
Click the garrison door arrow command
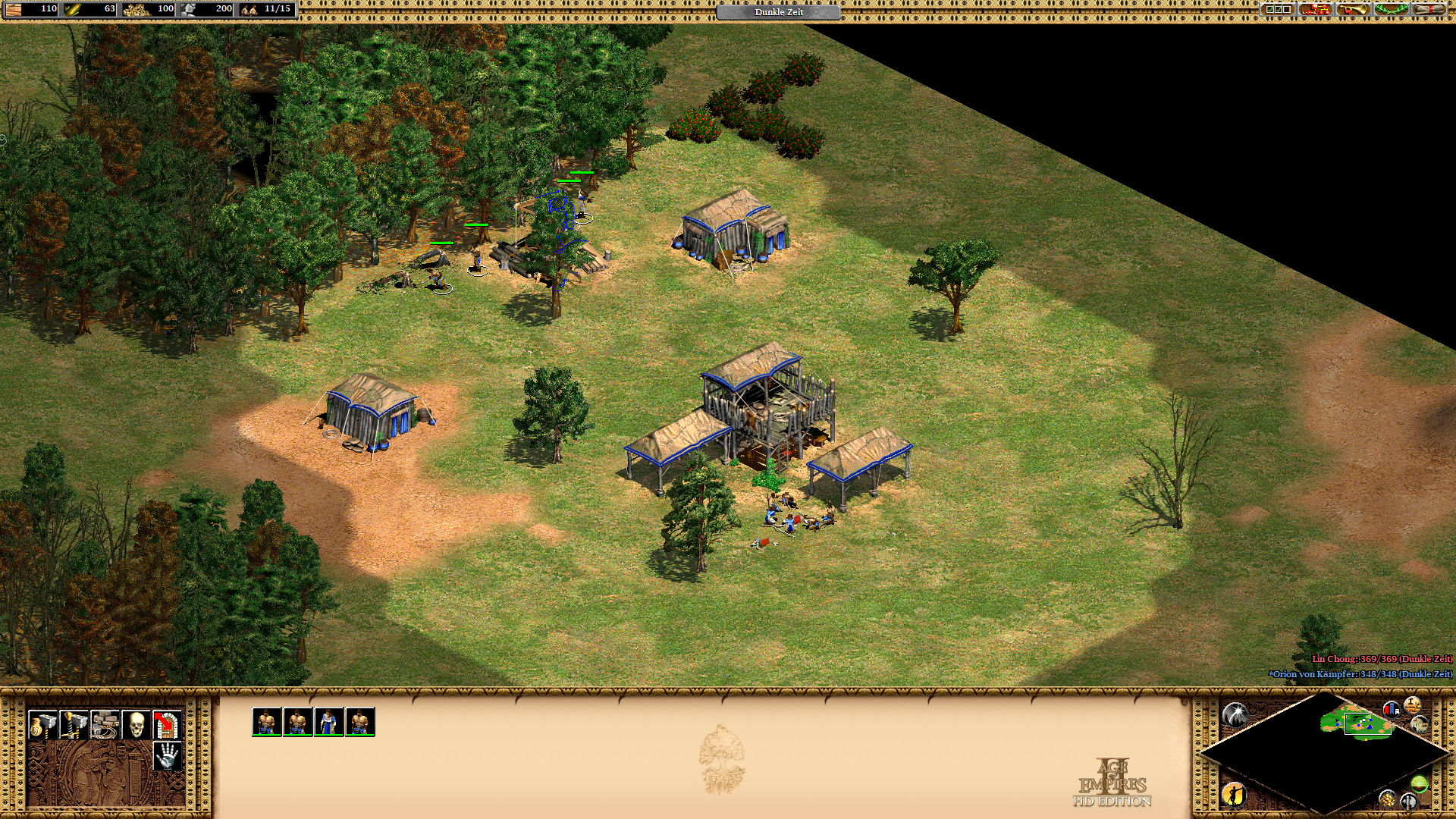(x=167, y=724)
